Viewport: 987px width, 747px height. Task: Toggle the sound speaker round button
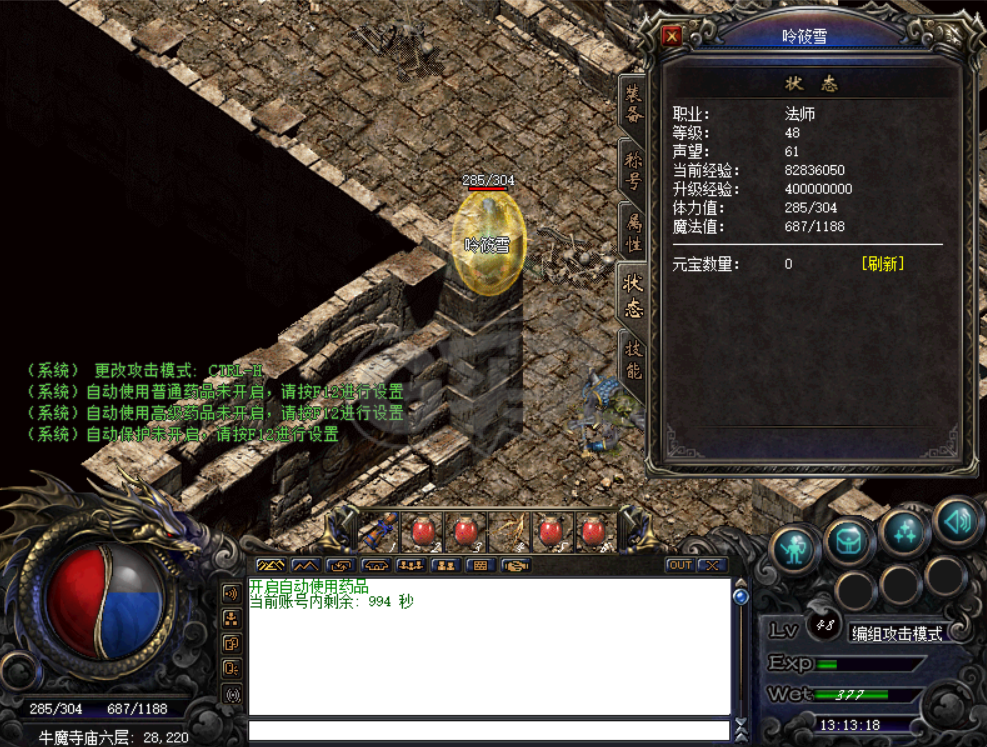point(957,520)
